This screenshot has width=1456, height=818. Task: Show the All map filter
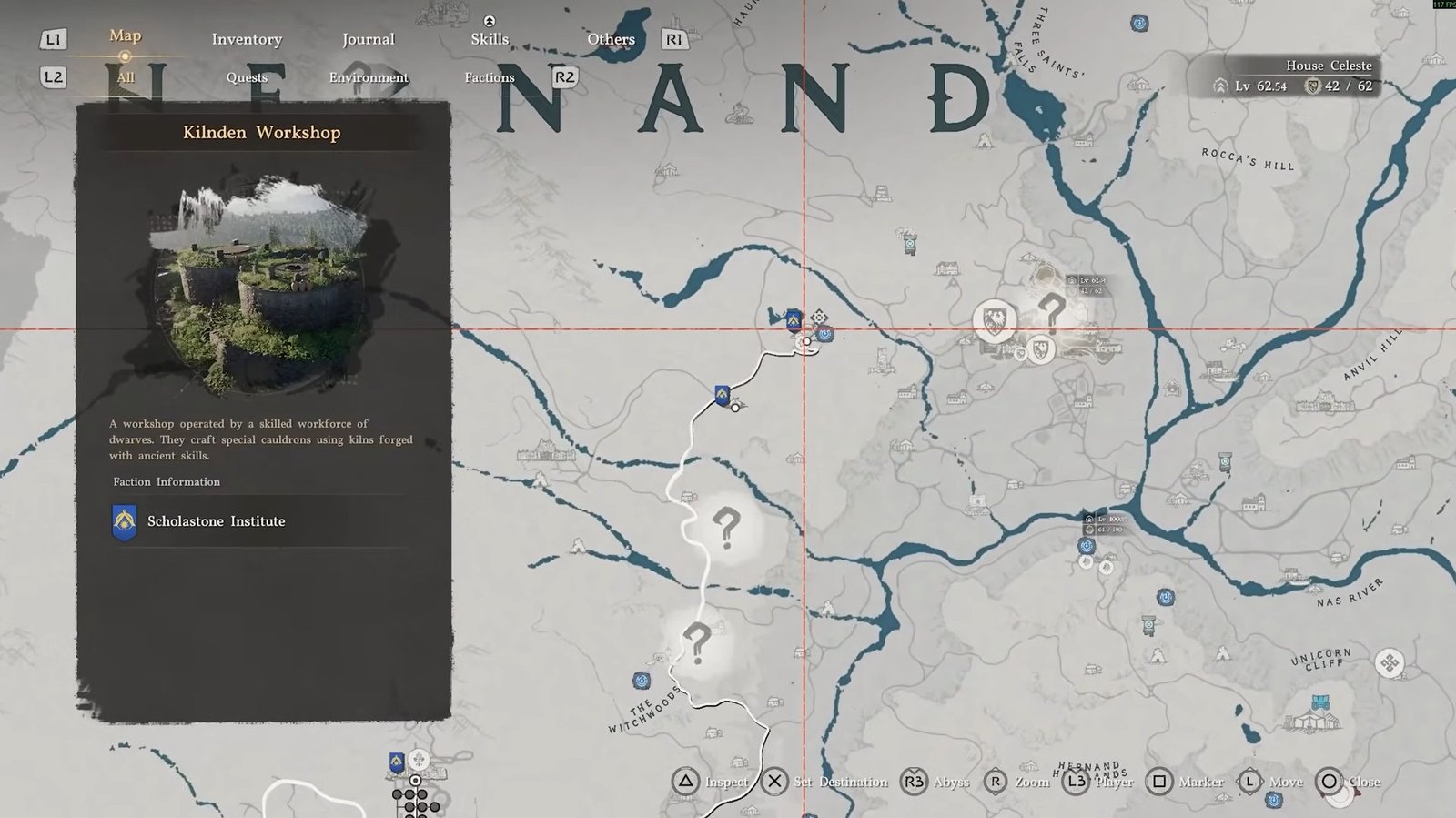click(x=125, y=77)
